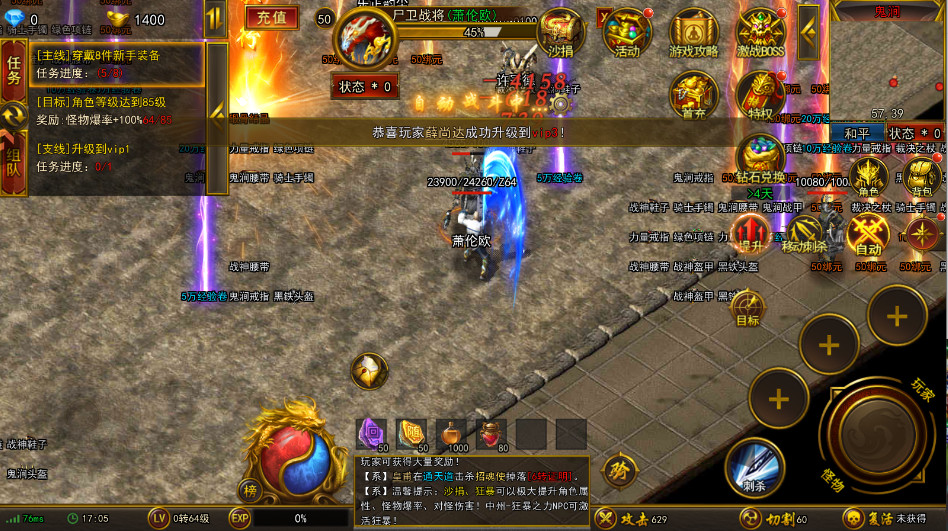This screenshot has width=948, height=531.
Task: Toggle the 自动 auto-battle button
Action: point(868,234)
